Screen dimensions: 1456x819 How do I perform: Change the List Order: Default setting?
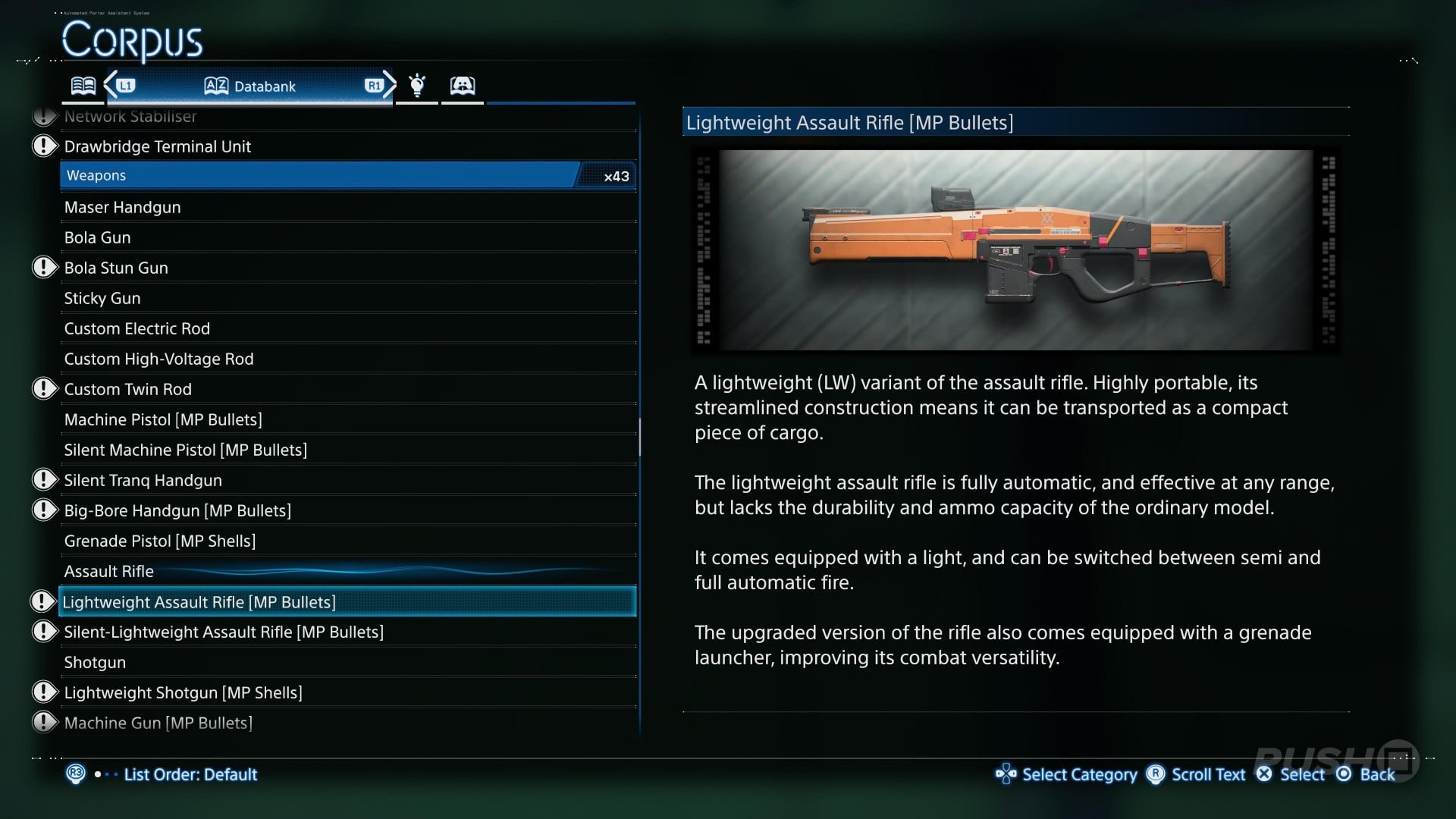[190, 774]
